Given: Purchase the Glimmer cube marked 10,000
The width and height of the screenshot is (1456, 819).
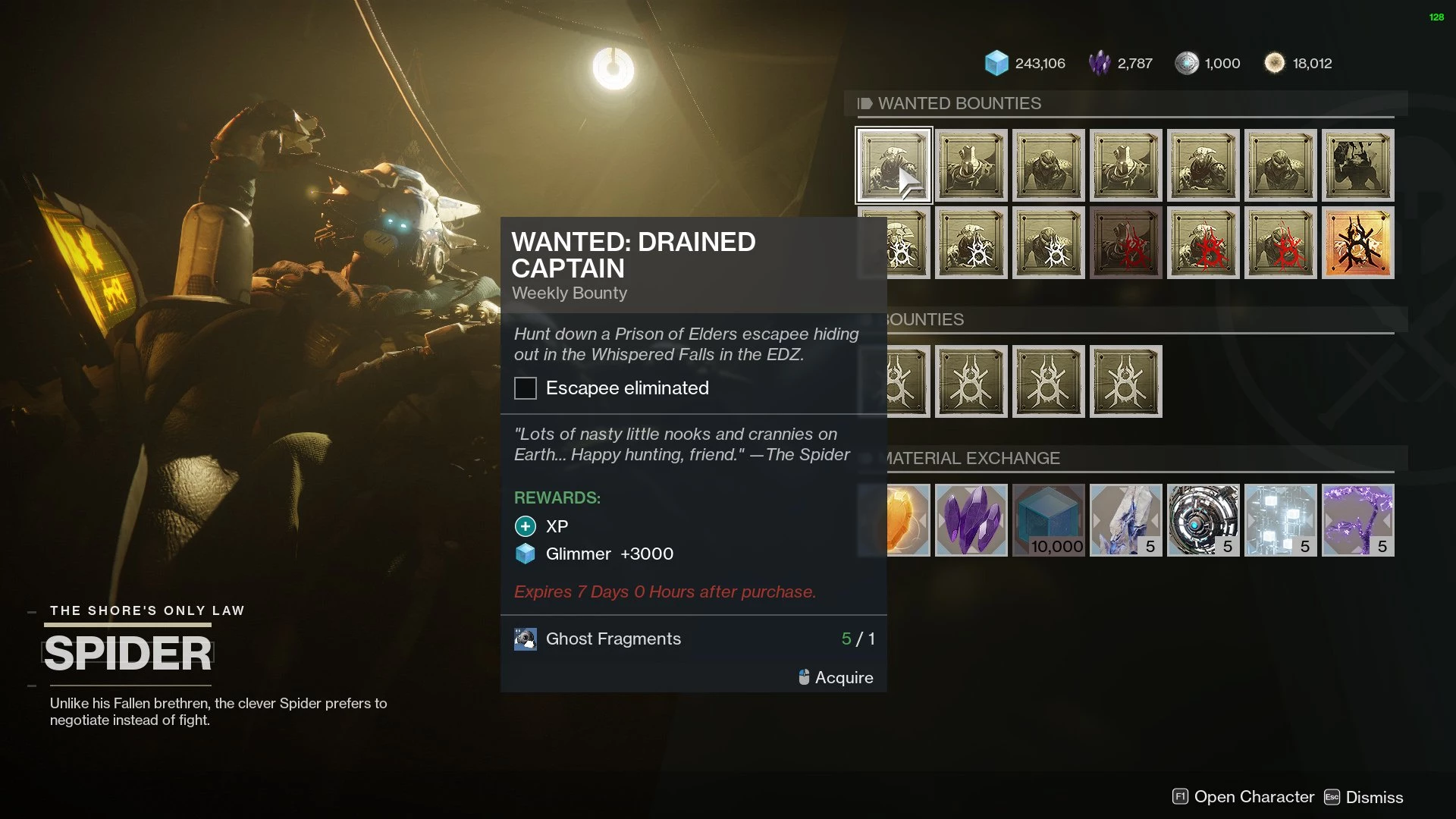Looking at the screenshot, I should tap(1048, 520).
